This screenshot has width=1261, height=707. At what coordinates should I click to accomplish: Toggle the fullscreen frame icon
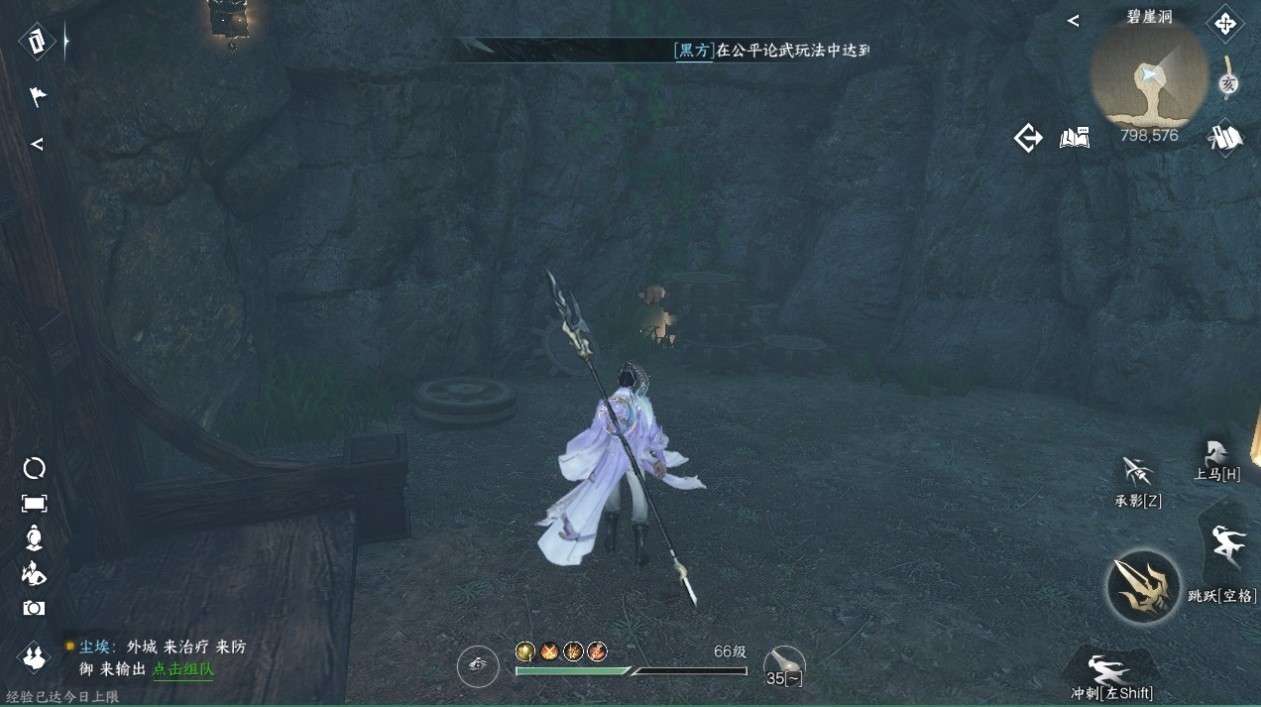(34, 503)
